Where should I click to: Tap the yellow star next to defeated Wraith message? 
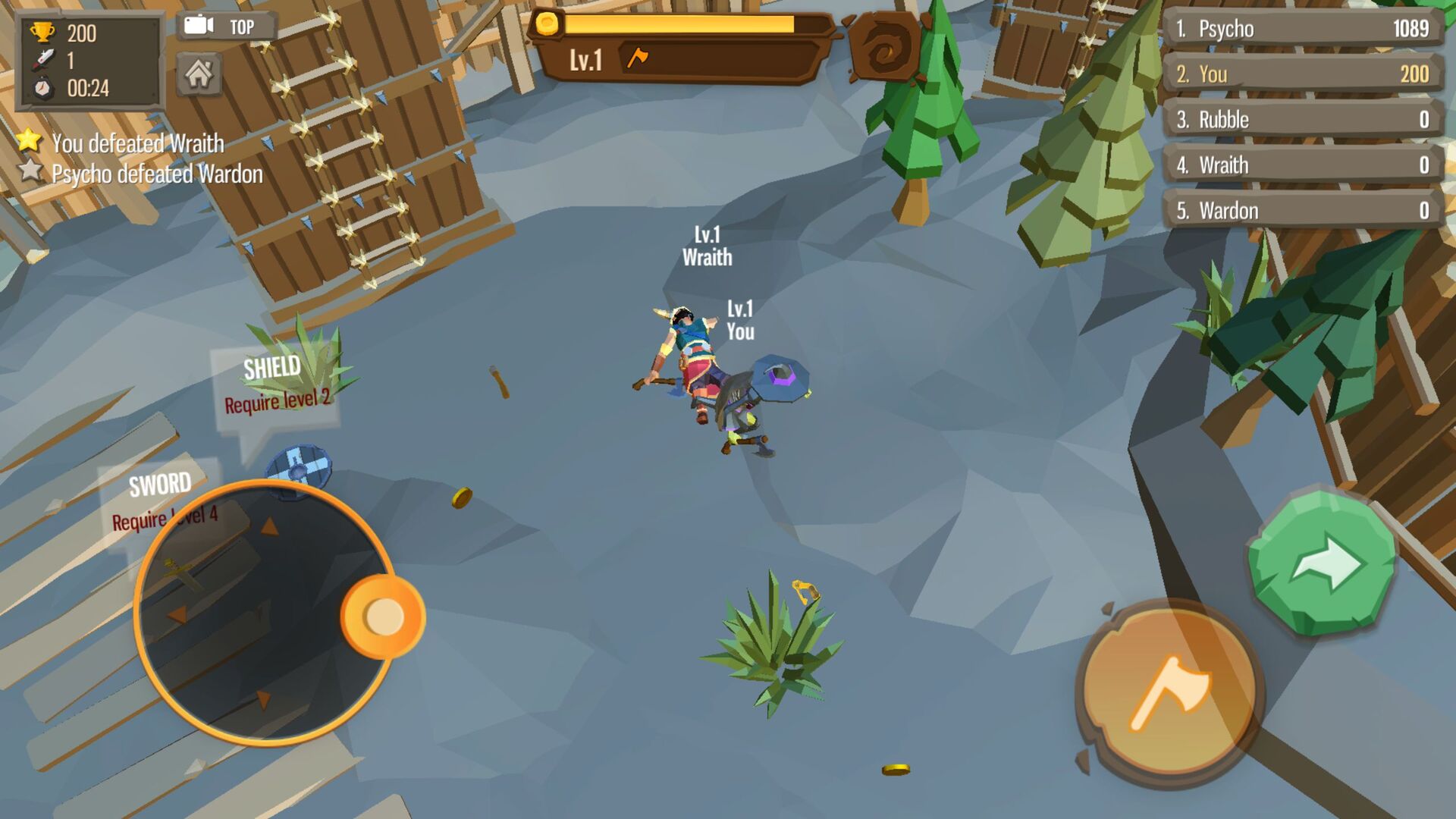pyautogui.click(x=28, y=140)
